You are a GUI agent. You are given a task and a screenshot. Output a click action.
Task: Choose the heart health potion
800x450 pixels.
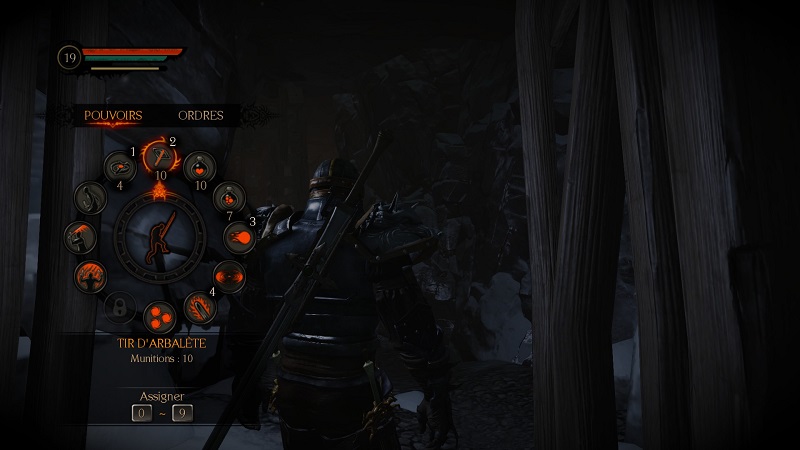click(x=199, y=167)
